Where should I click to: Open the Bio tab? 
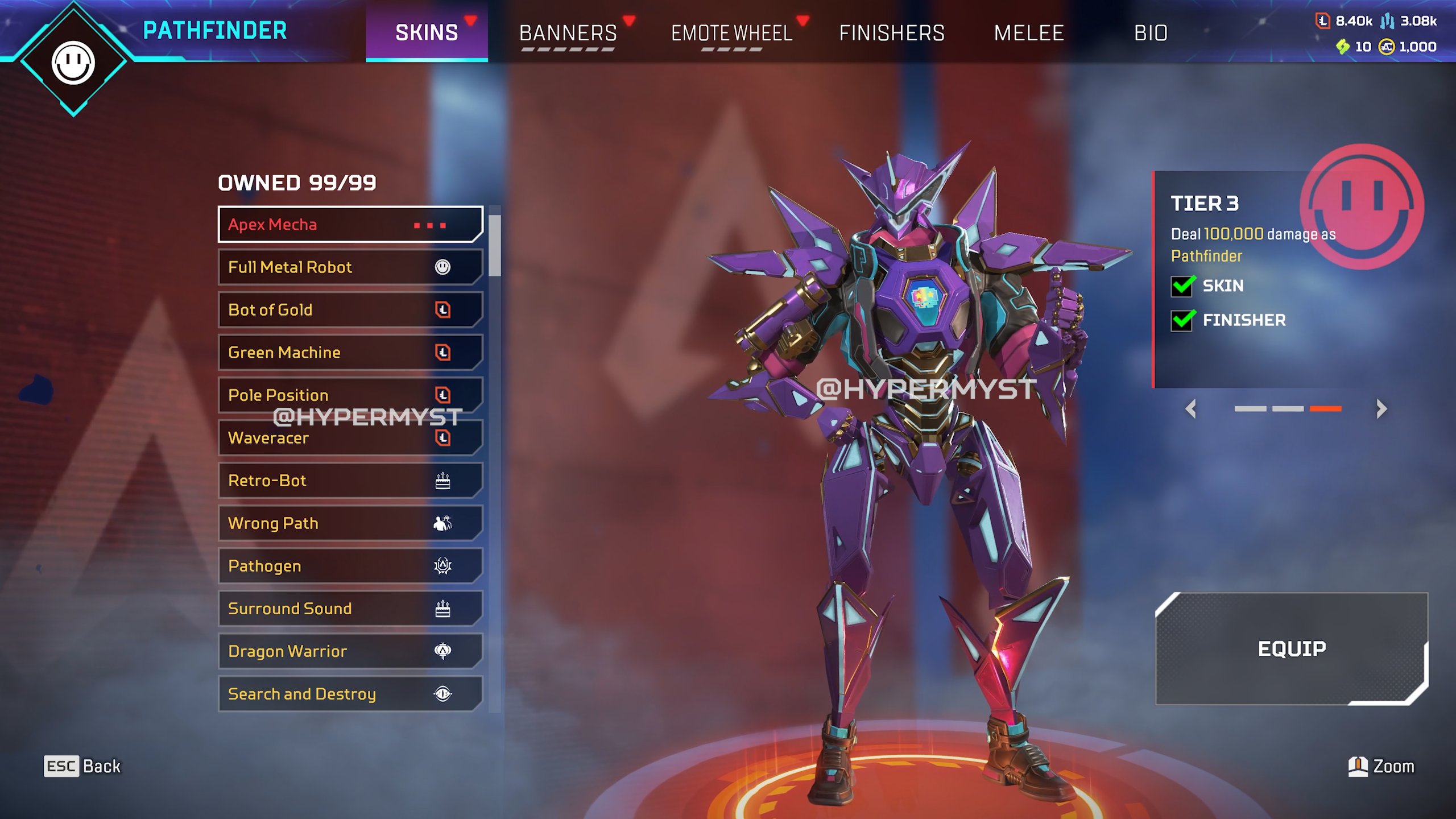tap(1151, 33)
